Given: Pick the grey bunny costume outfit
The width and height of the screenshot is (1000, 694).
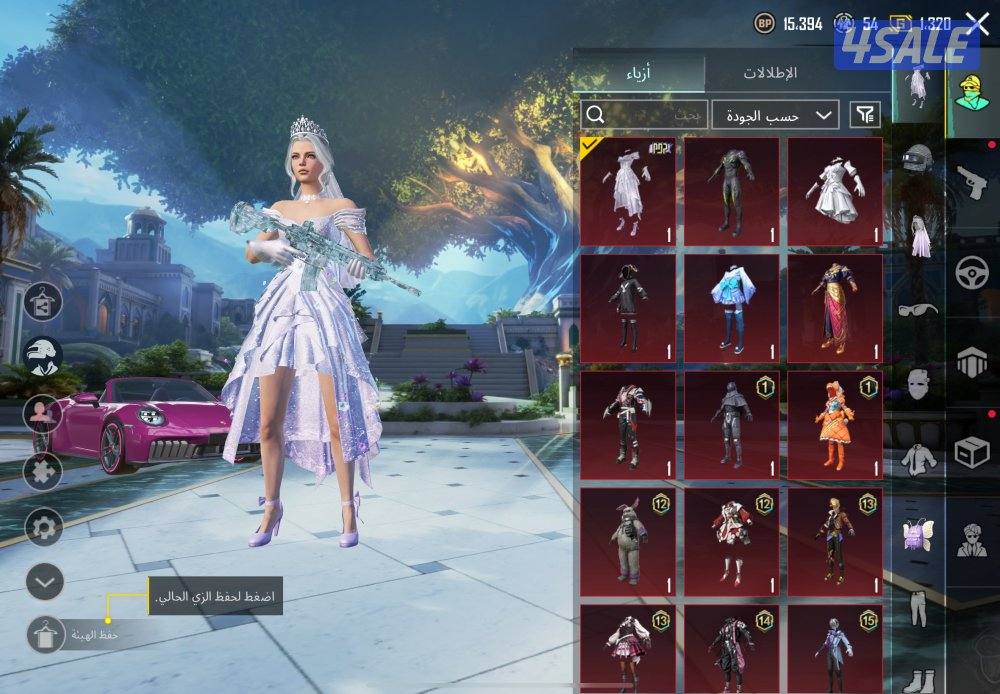Looking at the screenshot, I should pos(628,540).
